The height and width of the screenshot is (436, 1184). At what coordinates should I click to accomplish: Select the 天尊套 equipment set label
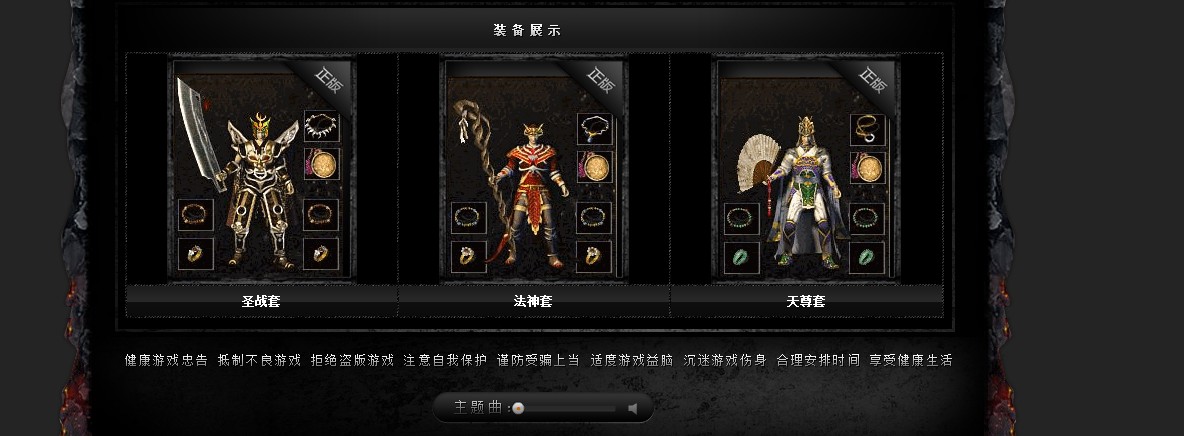pyautogui.click(x=806, y=301)
